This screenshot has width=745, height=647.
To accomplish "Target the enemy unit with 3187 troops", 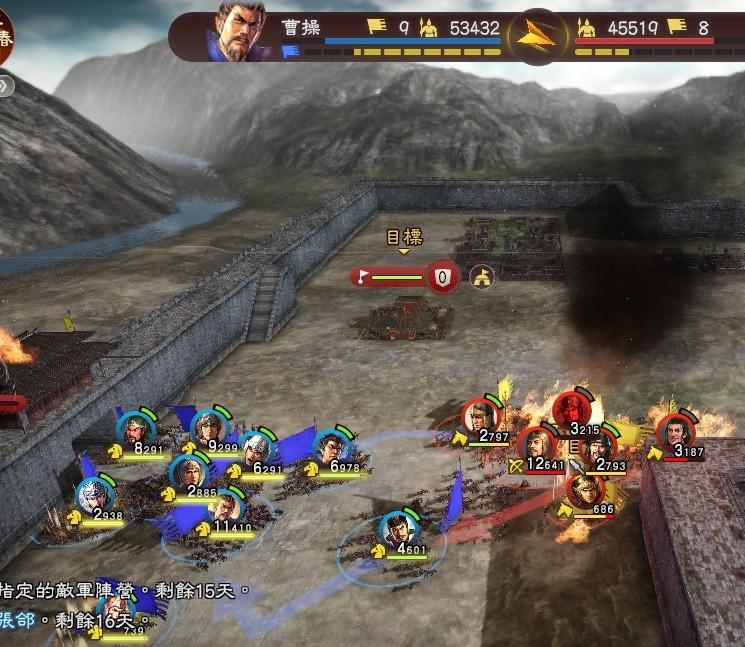I will 676,432.
